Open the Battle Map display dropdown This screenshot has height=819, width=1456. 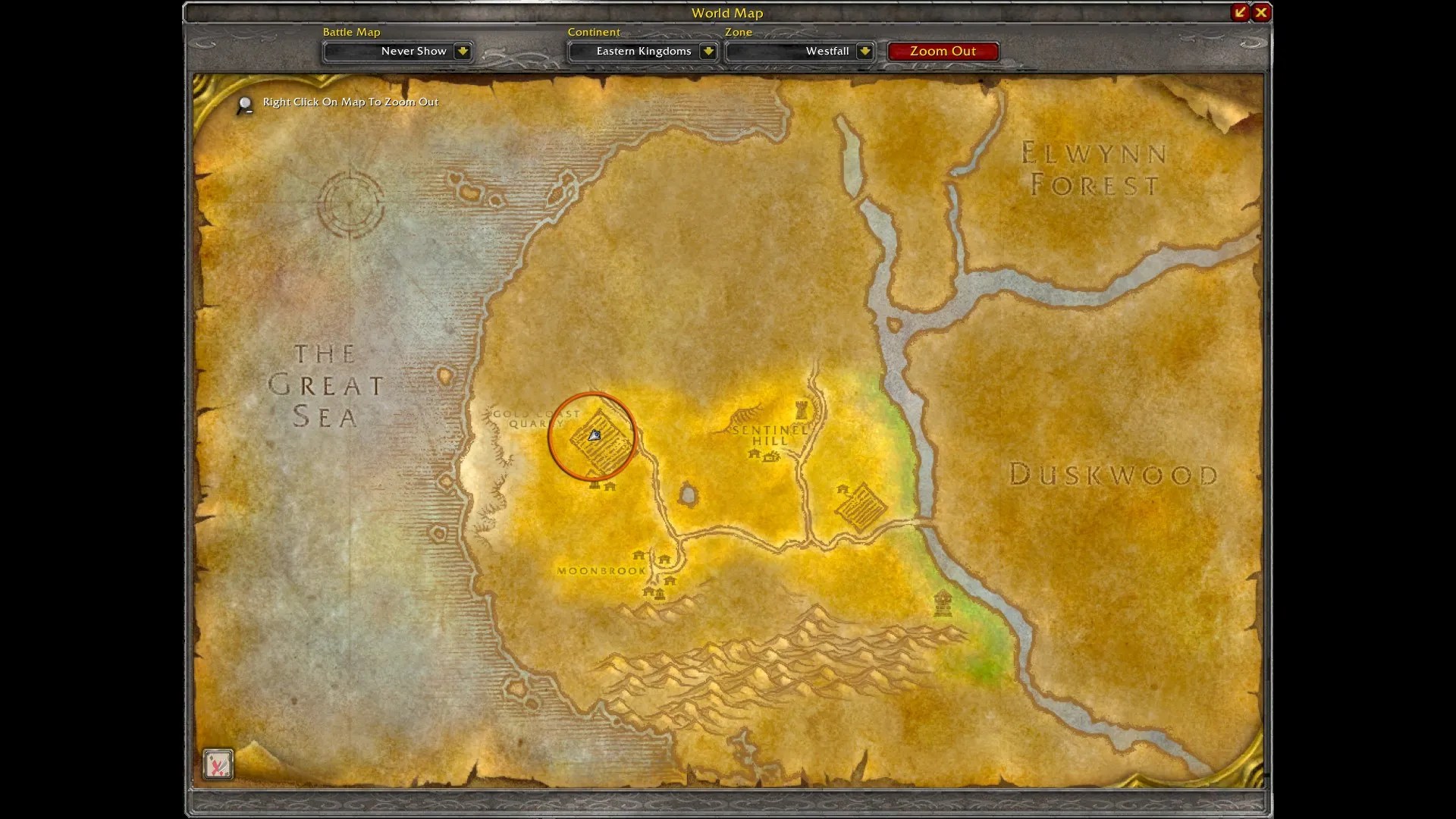coord(397,51)
